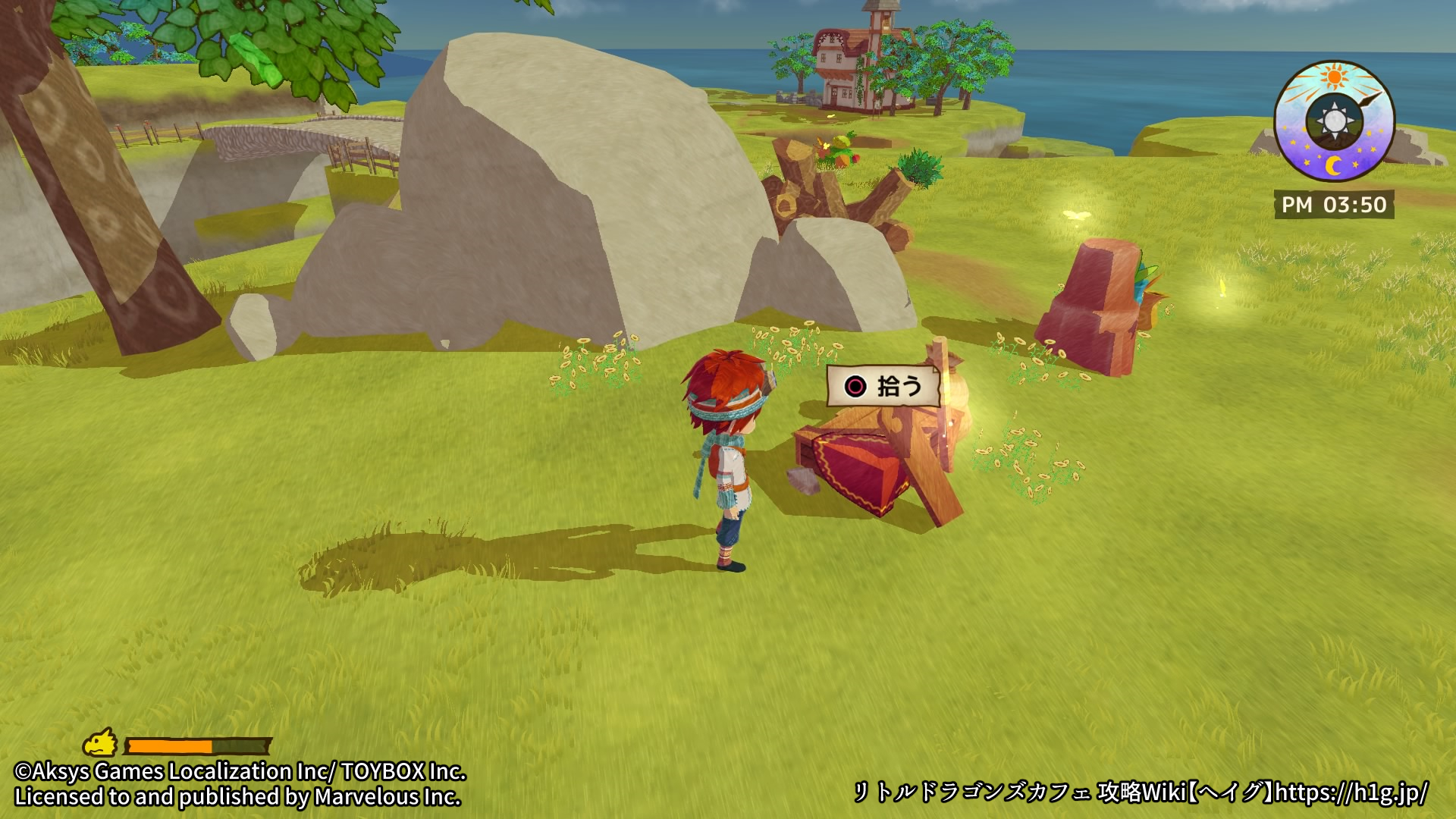Select the yellow dragon icon by the gauge
The height and width of the screenshot is (819, 1456).
101,744
